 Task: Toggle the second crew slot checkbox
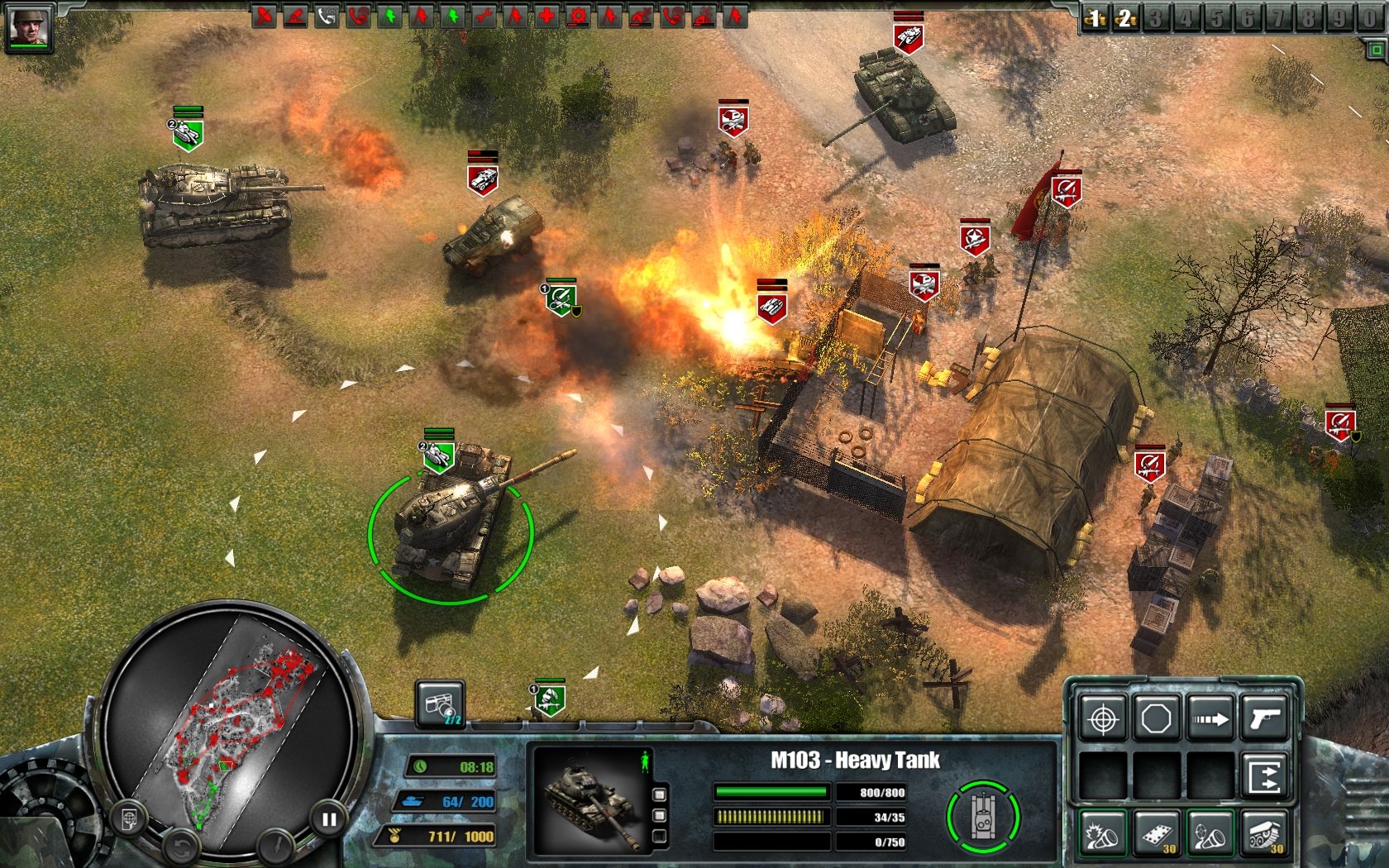point(660,816)
